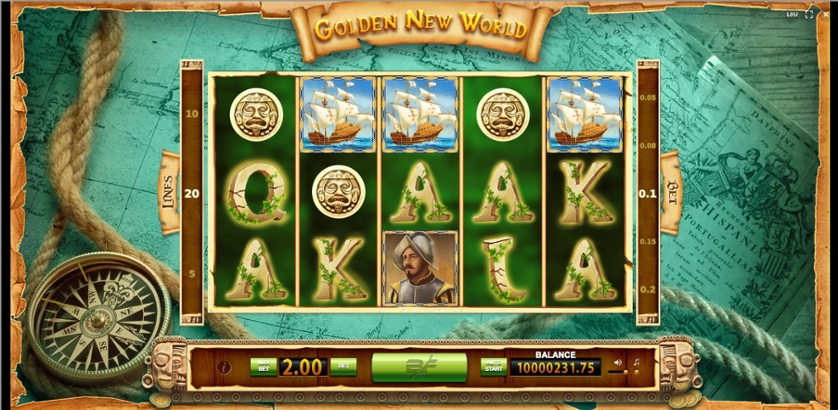Toggle the music note icon
The height and width of the screenshot is (410, 838).
[x=637, y=362]
